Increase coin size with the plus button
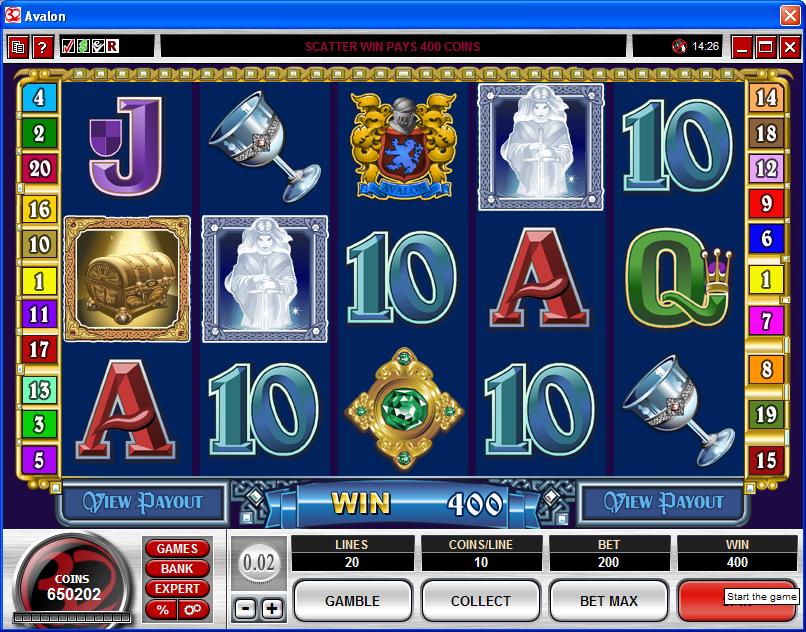 272,608
